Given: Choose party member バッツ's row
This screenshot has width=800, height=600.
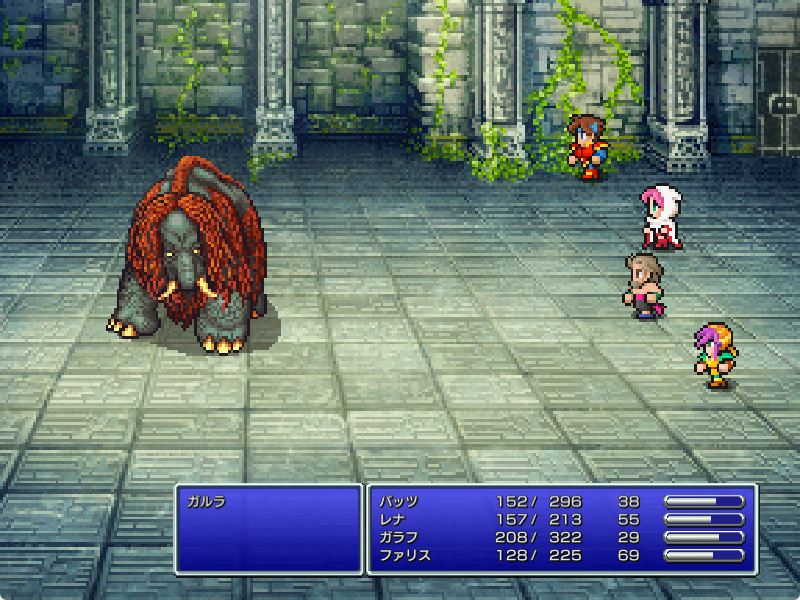Looking at the screenshot, I should pyautogui.click(x=398, y=501).
